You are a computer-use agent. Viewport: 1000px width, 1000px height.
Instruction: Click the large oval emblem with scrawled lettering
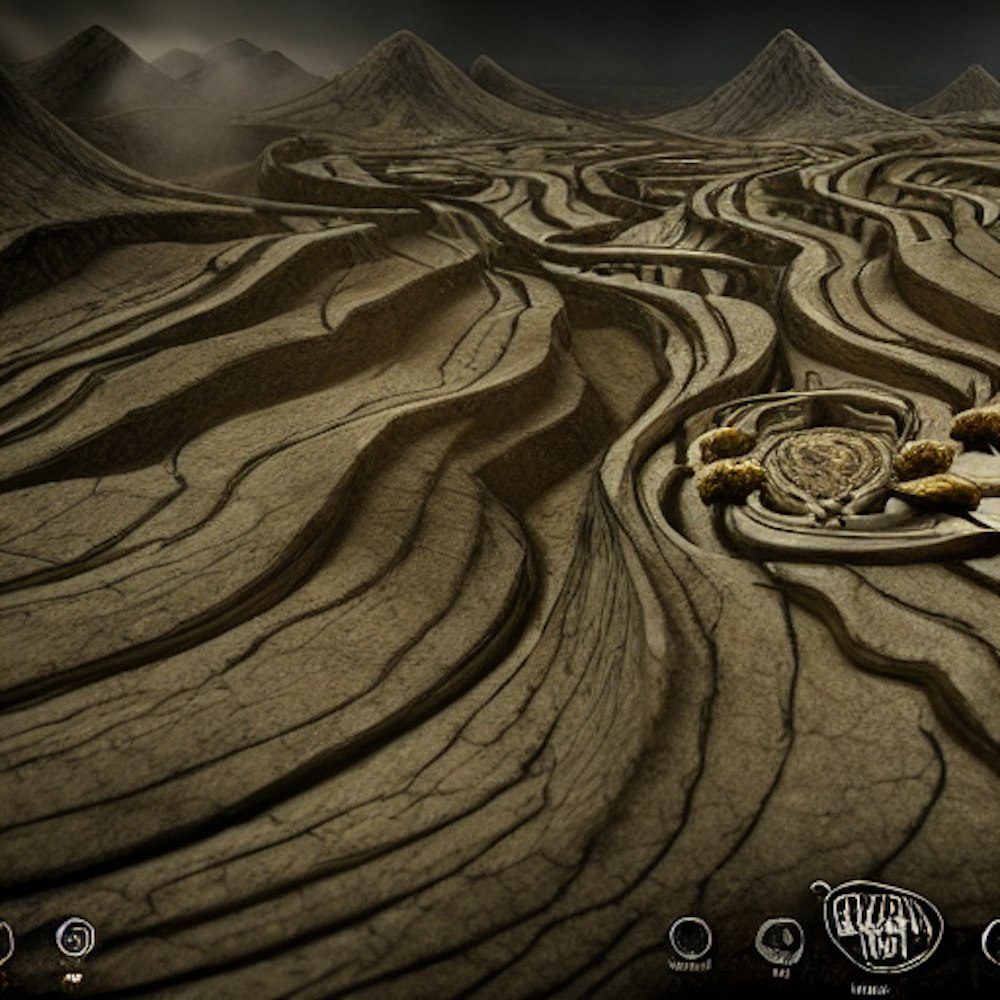(x=882, y=925)
